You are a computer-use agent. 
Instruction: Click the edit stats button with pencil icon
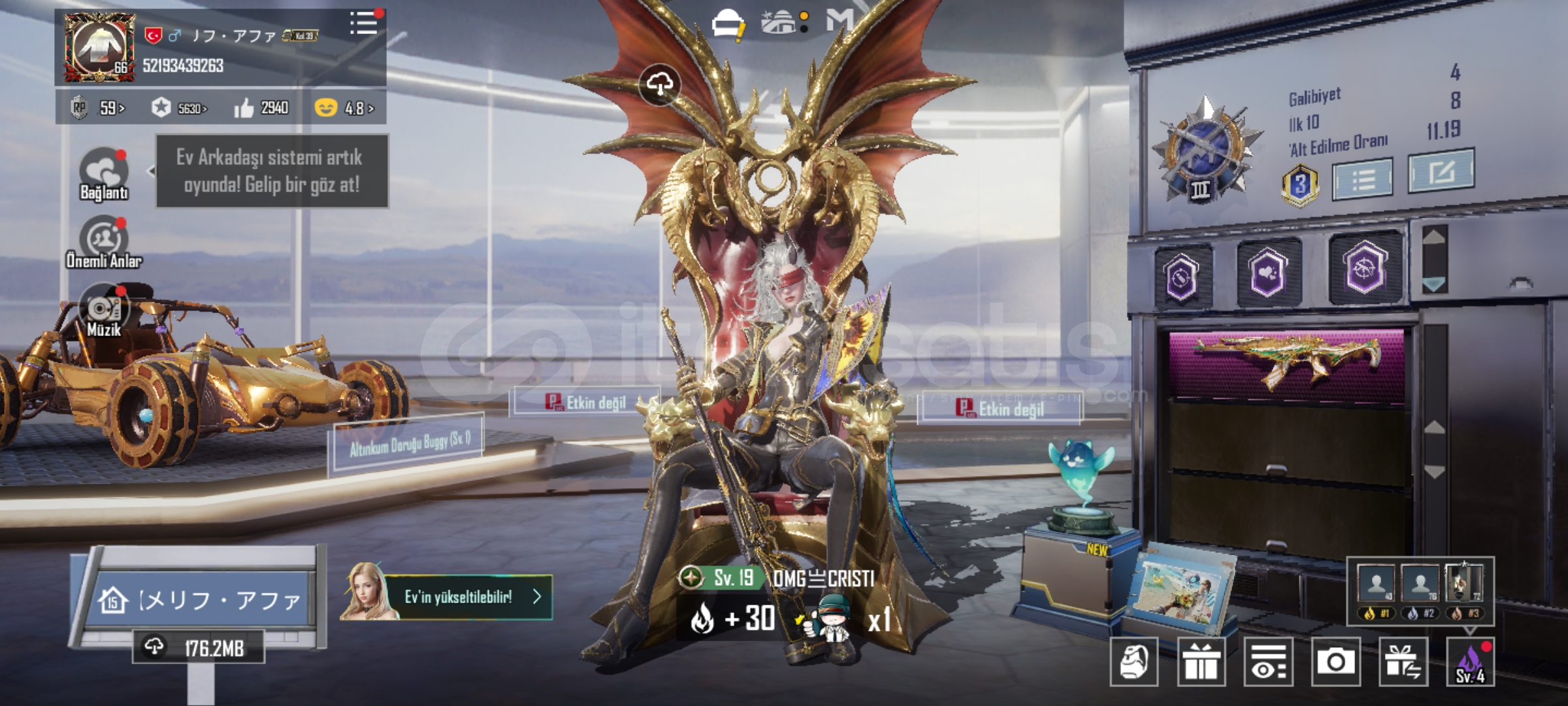coord(1441,172)
